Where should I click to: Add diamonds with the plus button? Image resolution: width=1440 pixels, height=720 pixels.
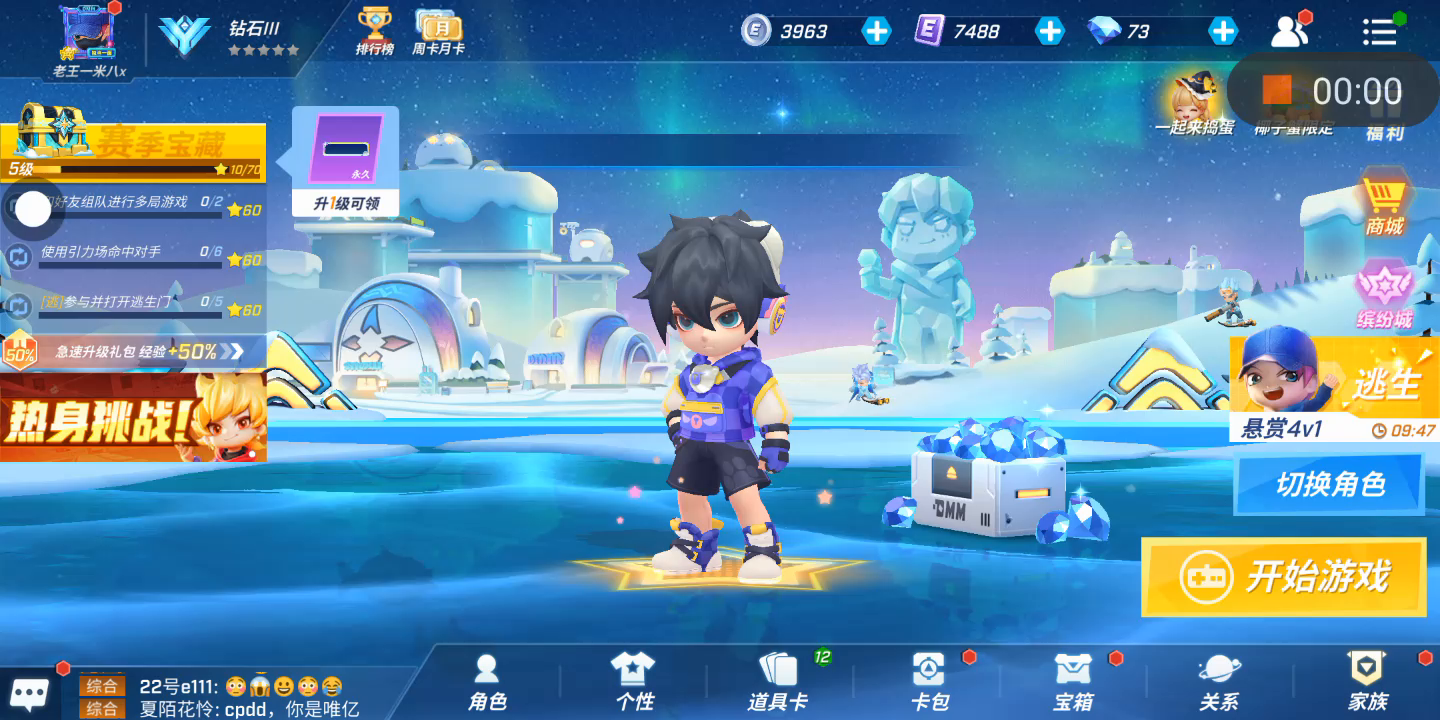pyautogui.click(x=1223, y=31)
